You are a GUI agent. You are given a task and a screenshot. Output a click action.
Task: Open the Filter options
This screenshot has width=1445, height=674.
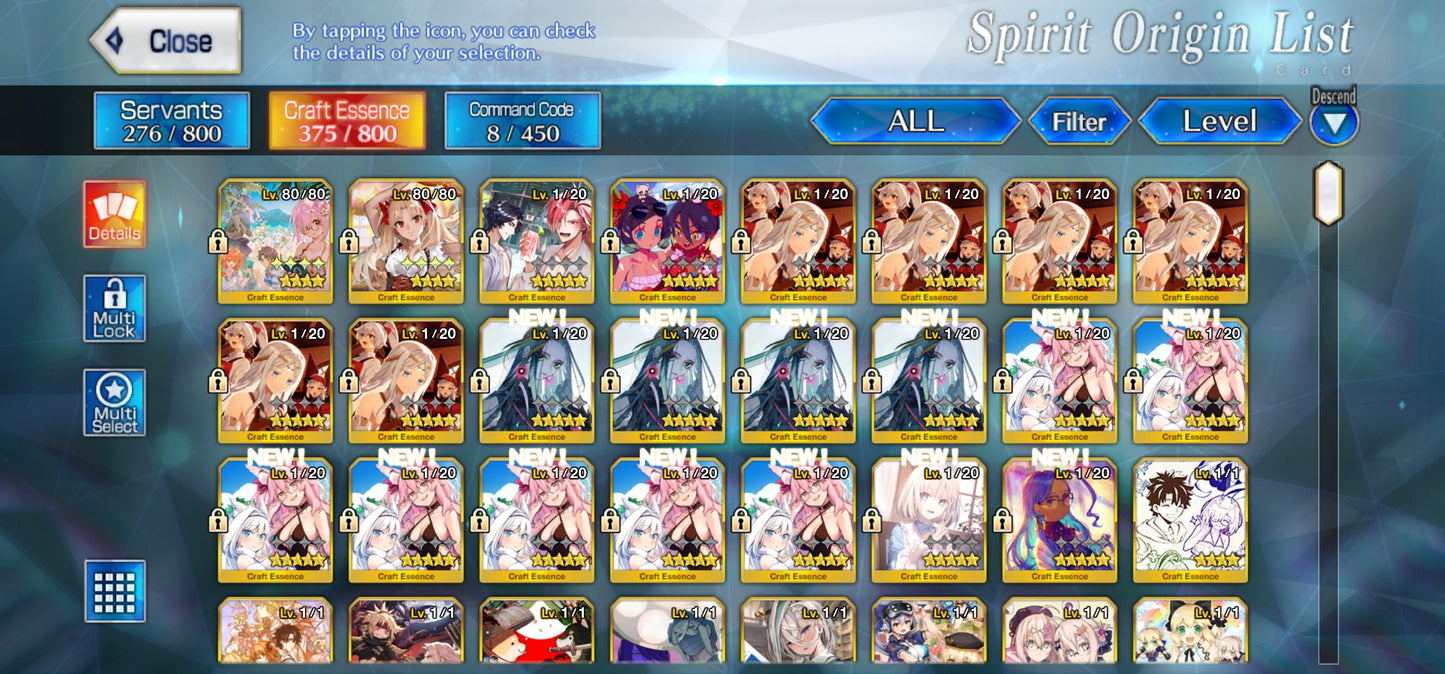click(x=1079, y=121)
